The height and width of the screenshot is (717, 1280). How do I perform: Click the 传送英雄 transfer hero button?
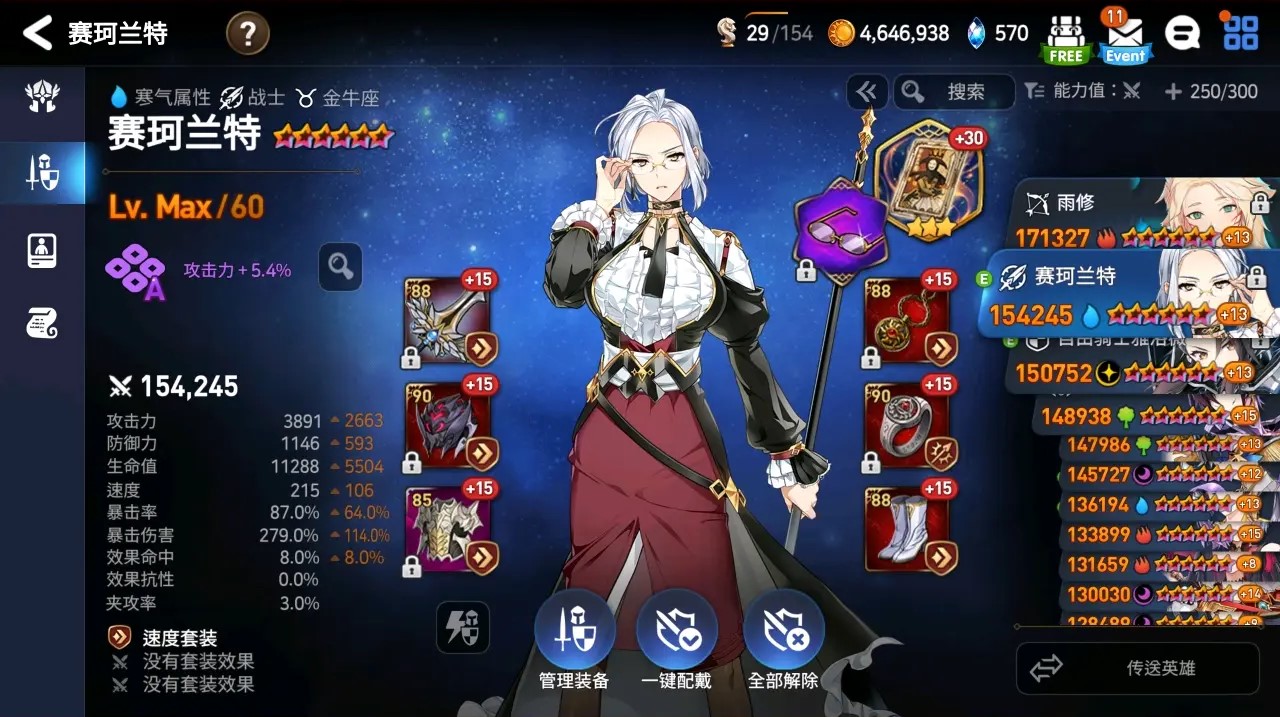pos(1138,668)
